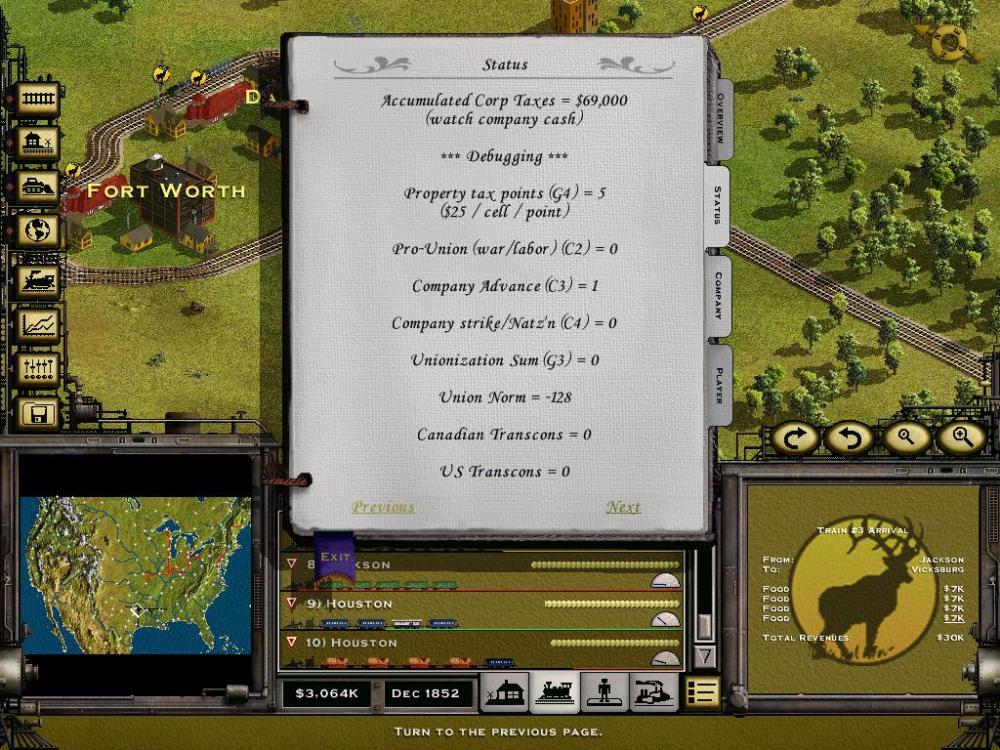This screenshot has width=1000, height=750.
Task: Open the Company tab
Action: [x=718, y=296]
